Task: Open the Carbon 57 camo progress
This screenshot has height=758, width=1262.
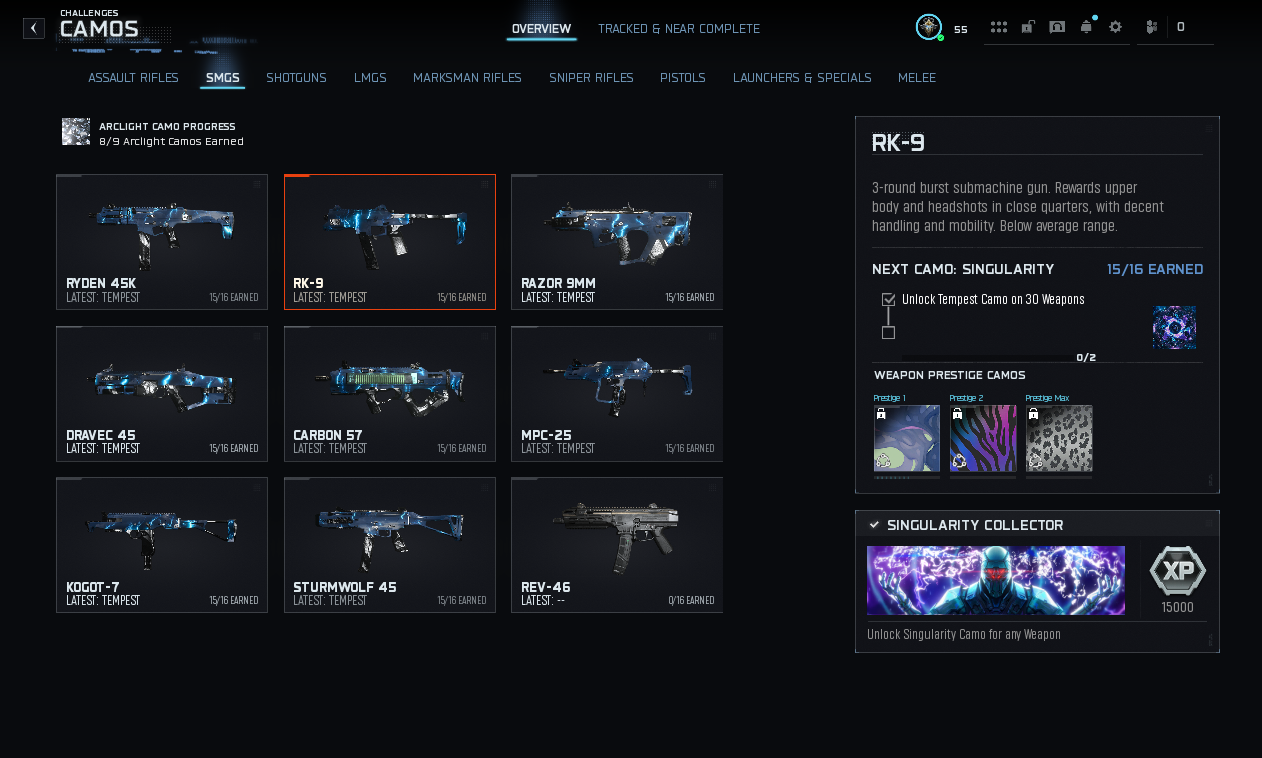Action: pos(390,394)
